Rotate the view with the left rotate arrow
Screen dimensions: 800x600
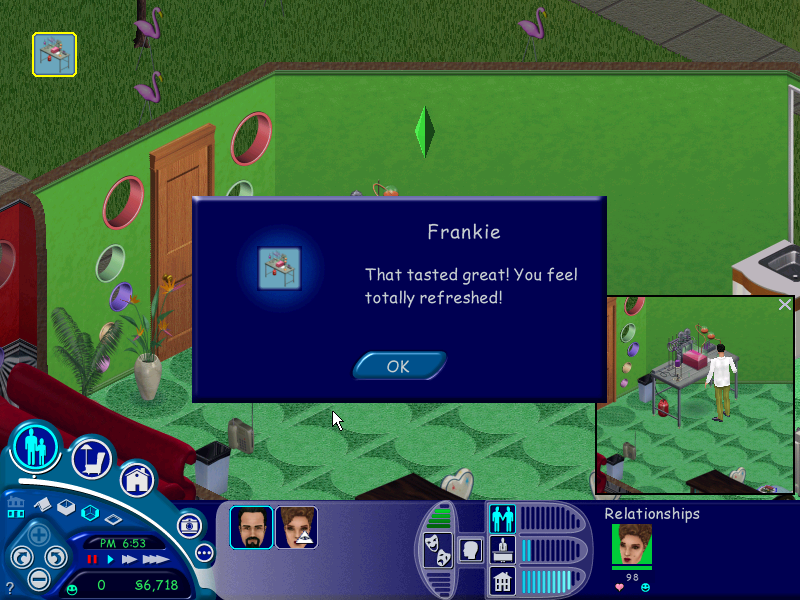pyautogui.click(x=20, y=557)
